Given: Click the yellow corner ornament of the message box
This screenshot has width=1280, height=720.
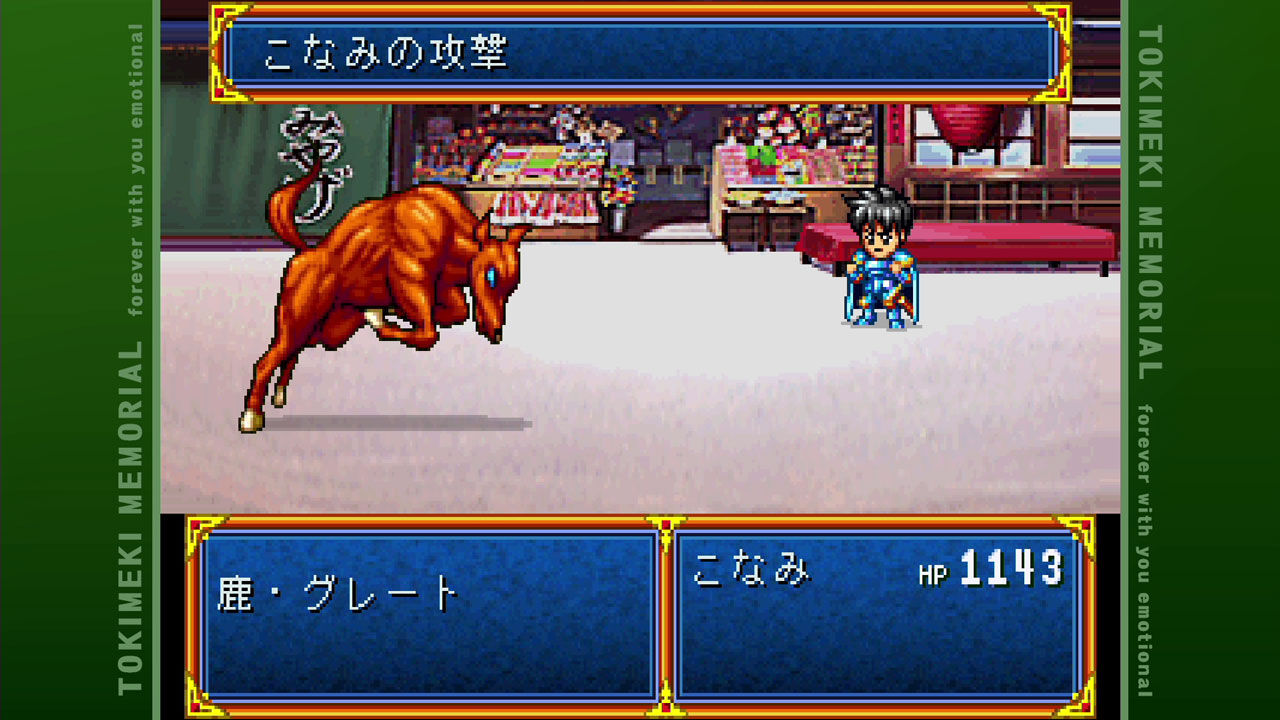Looking at the screenshot, I should (x=220, y=15).
